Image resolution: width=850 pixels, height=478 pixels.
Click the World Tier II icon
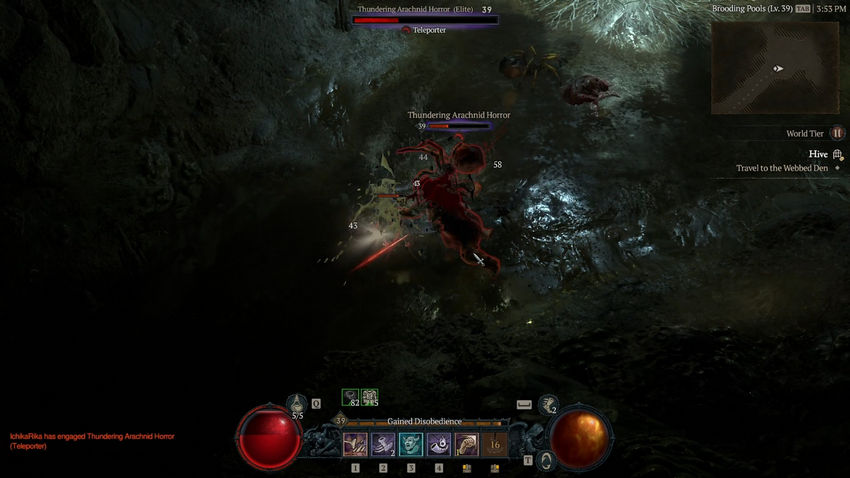pos(838,133)
